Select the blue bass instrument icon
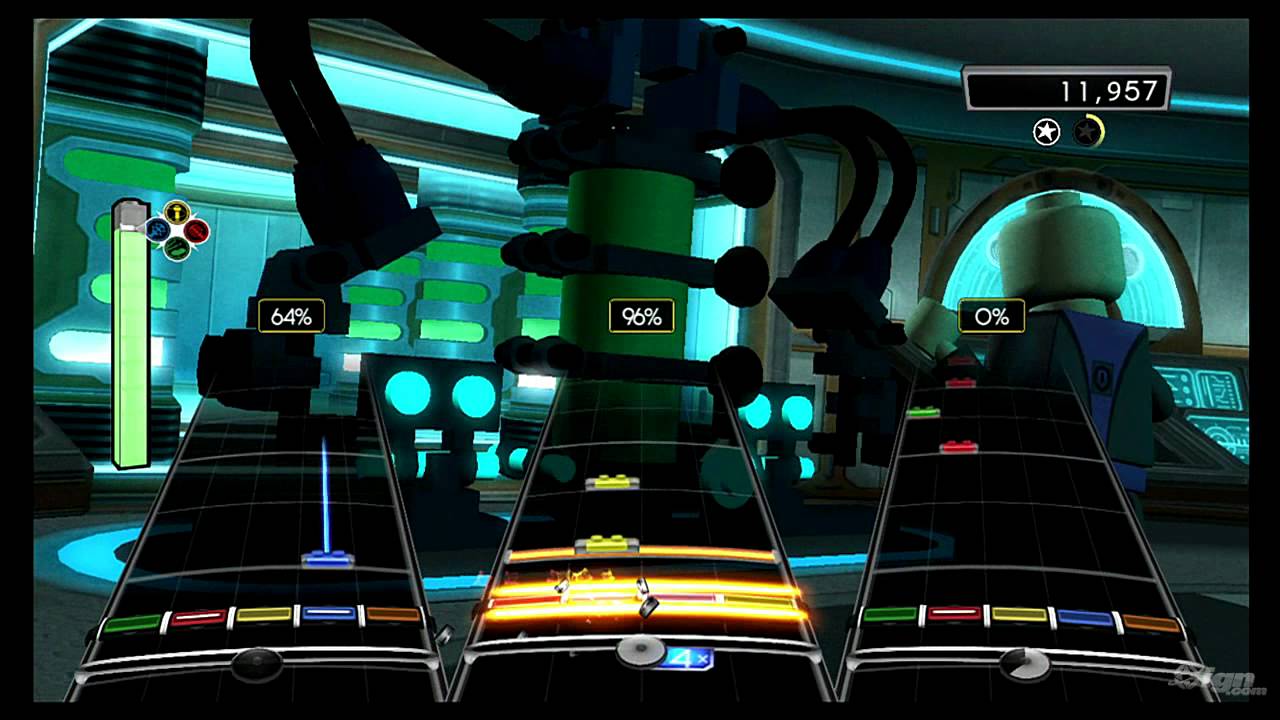Image resolution: width=1280 pixels, height=720 pixels. pos(157,229)
